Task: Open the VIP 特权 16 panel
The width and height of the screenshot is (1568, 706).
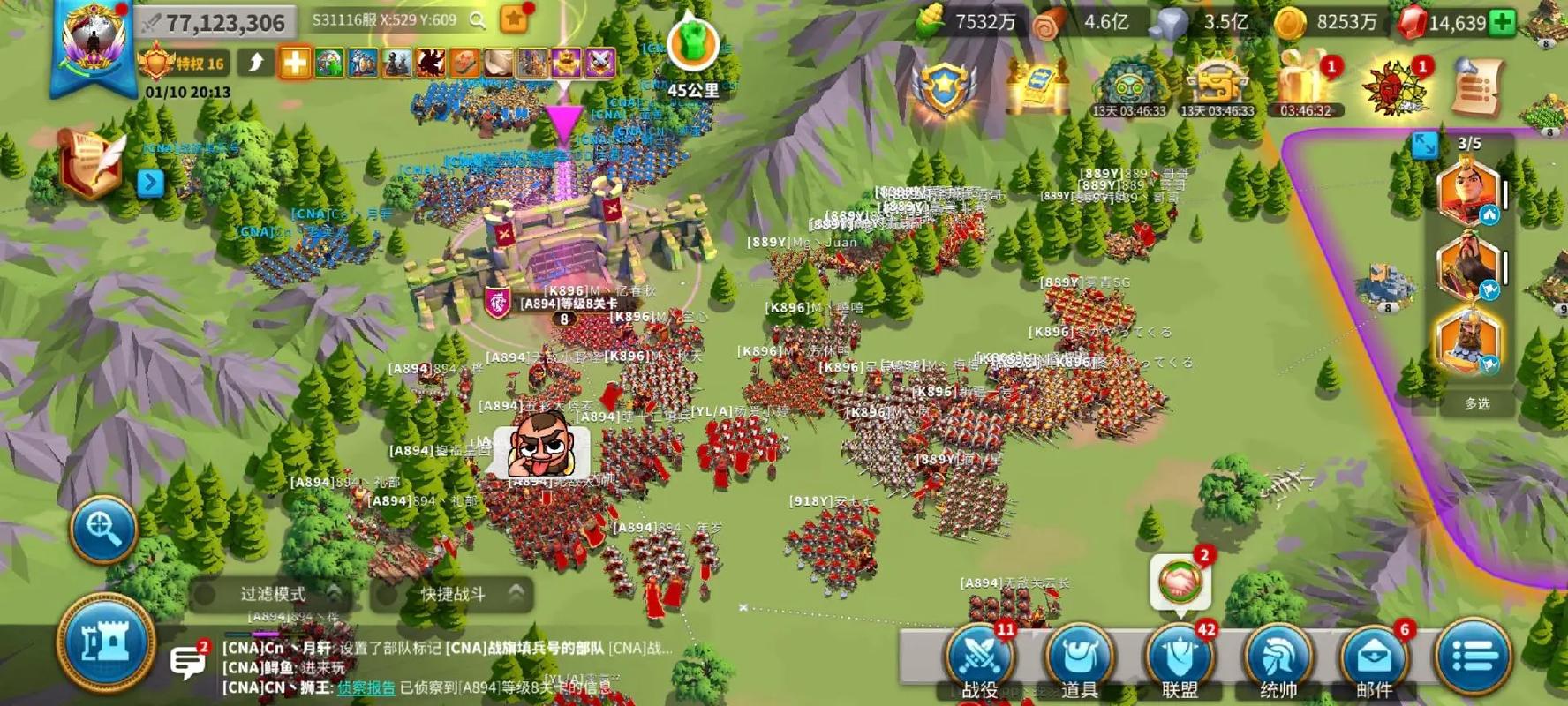Action: point(184,64)
